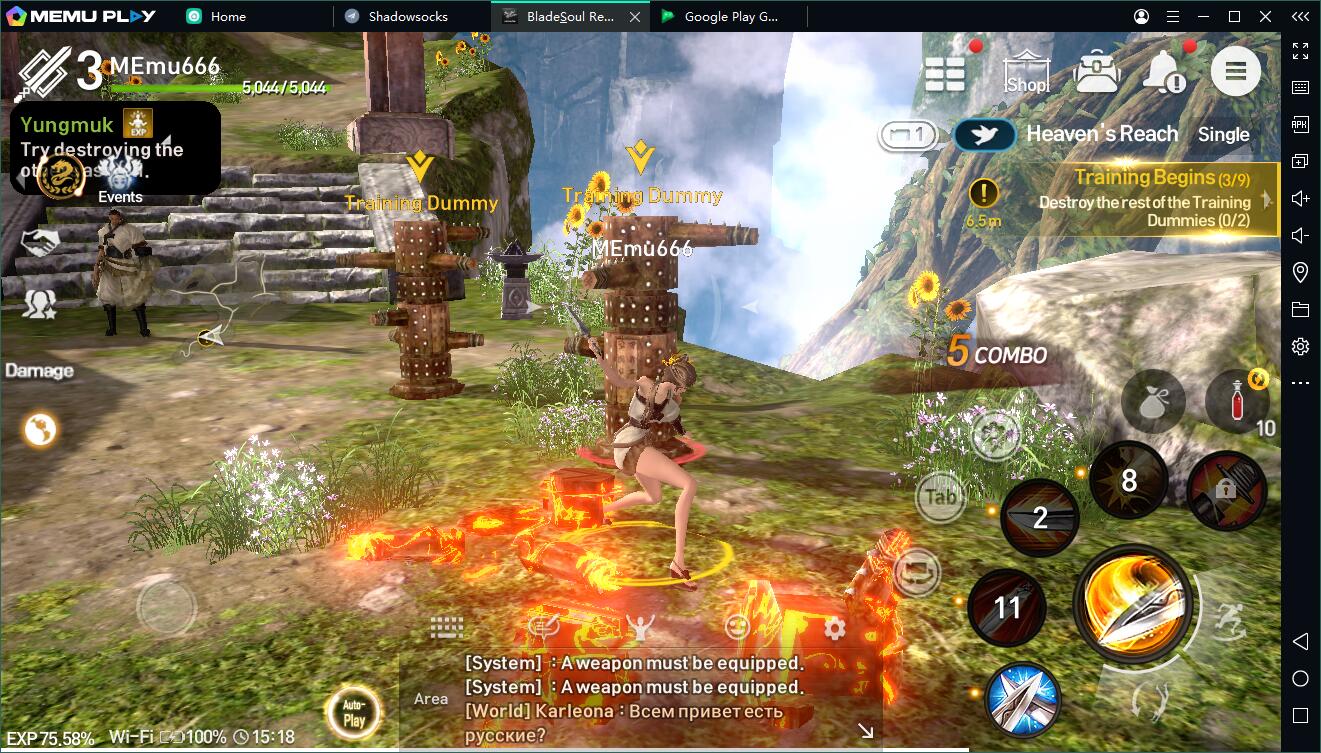Open the four-square grid menu
This screenshot has height=753, width=1321.
945,73
